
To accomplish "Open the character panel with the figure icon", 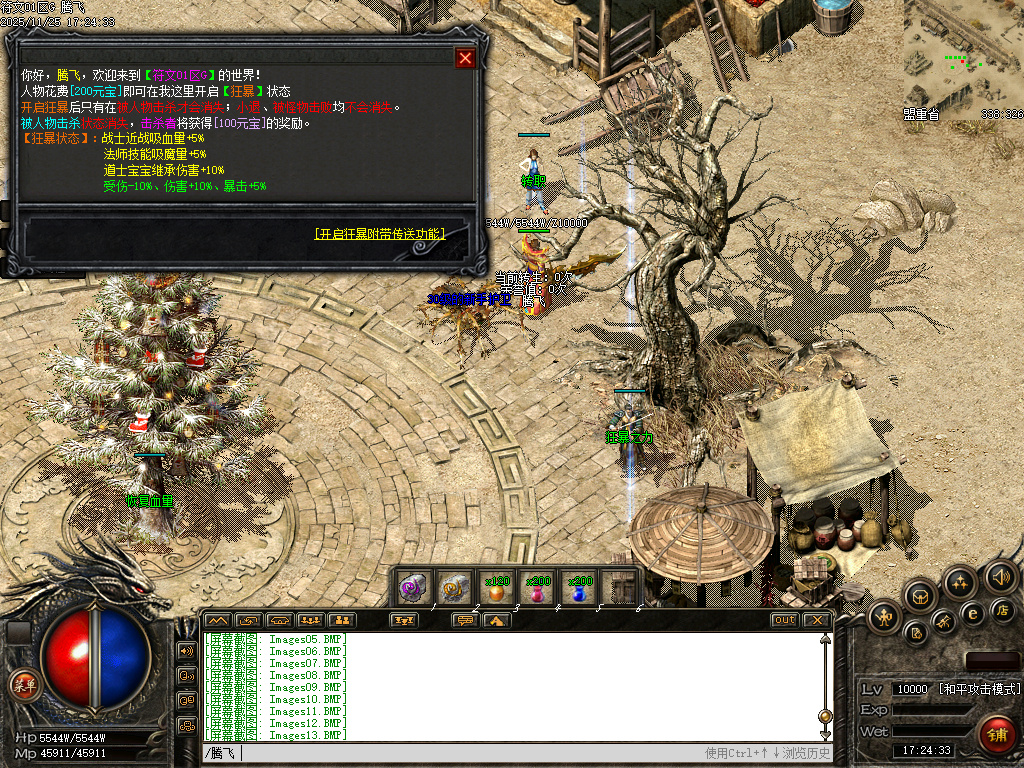I will click(885, 615).
